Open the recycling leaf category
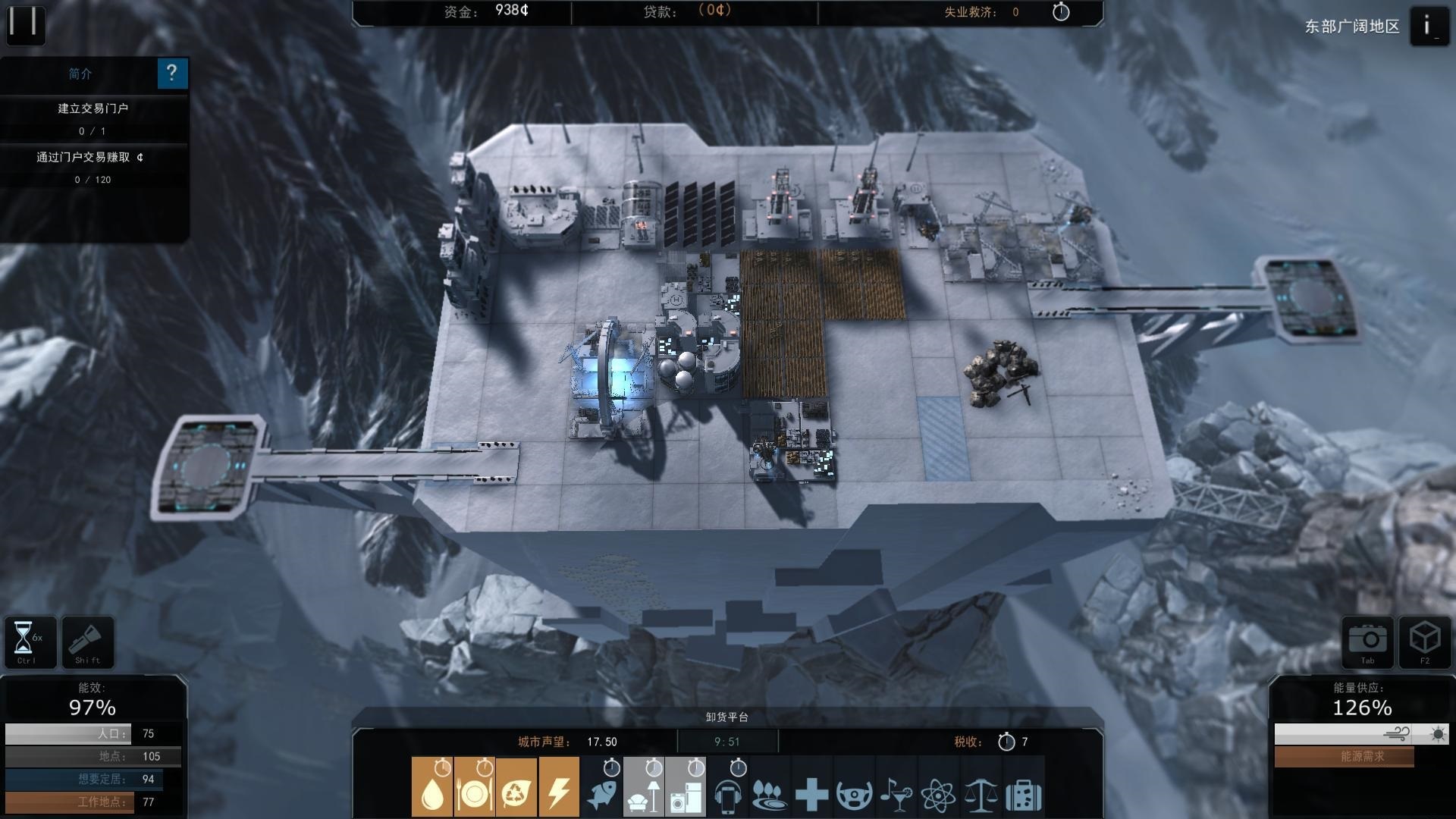This screenshot has height=819, width=1456. click(516, 787)
